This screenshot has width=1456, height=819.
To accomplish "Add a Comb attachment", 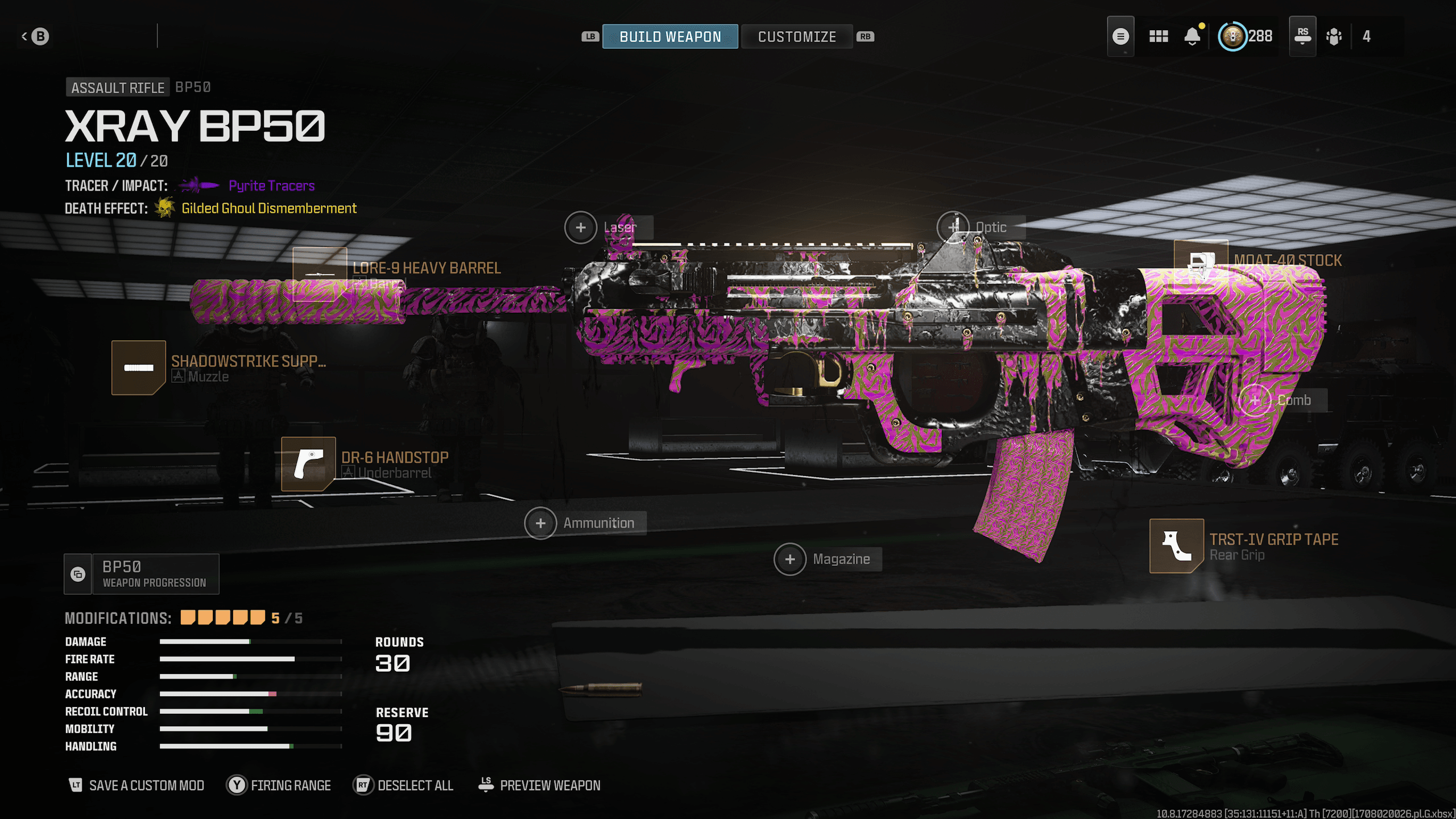I will [1255, 400].
